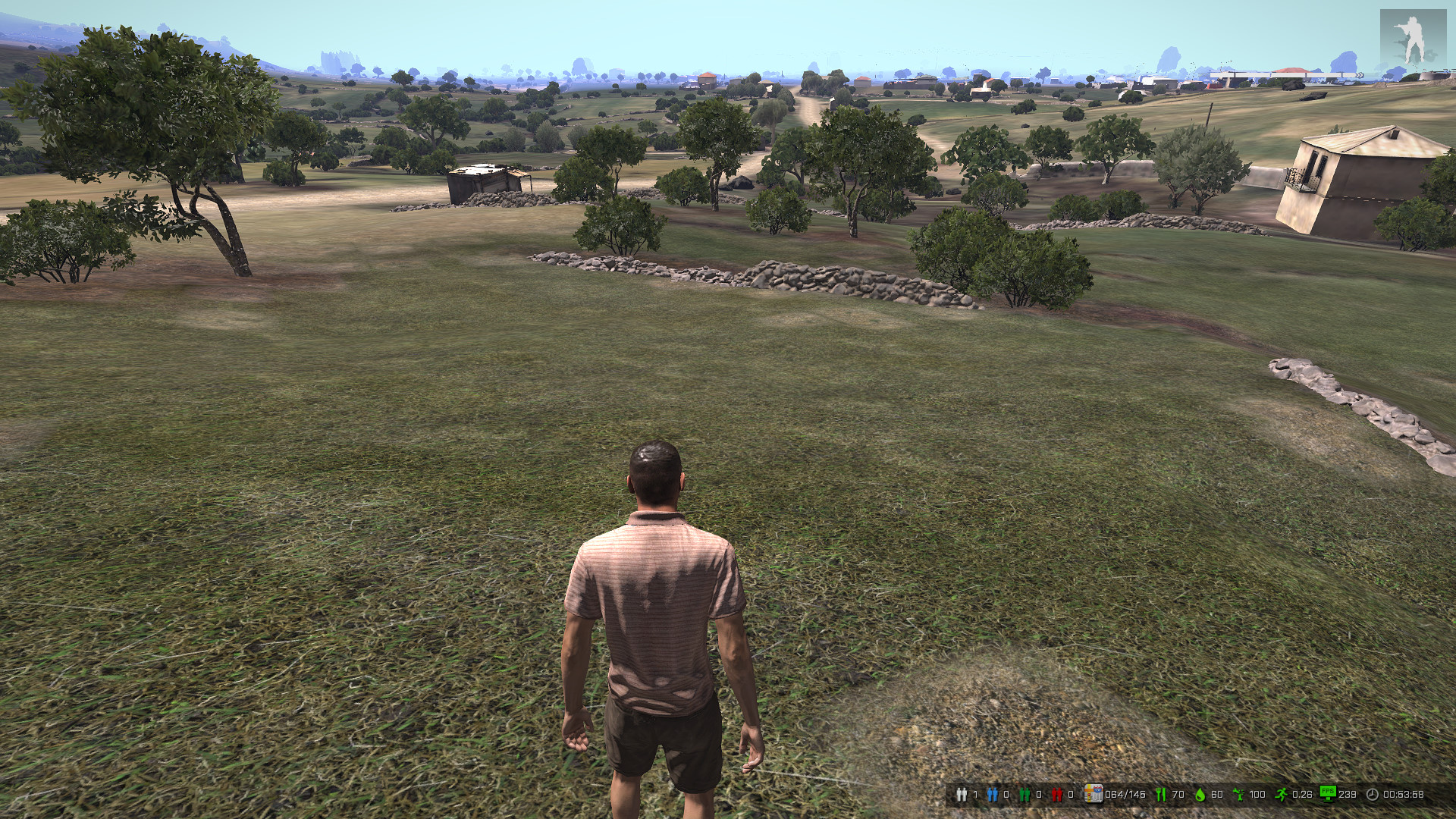Click the green water drop thirst icon

coord(1200,795)
